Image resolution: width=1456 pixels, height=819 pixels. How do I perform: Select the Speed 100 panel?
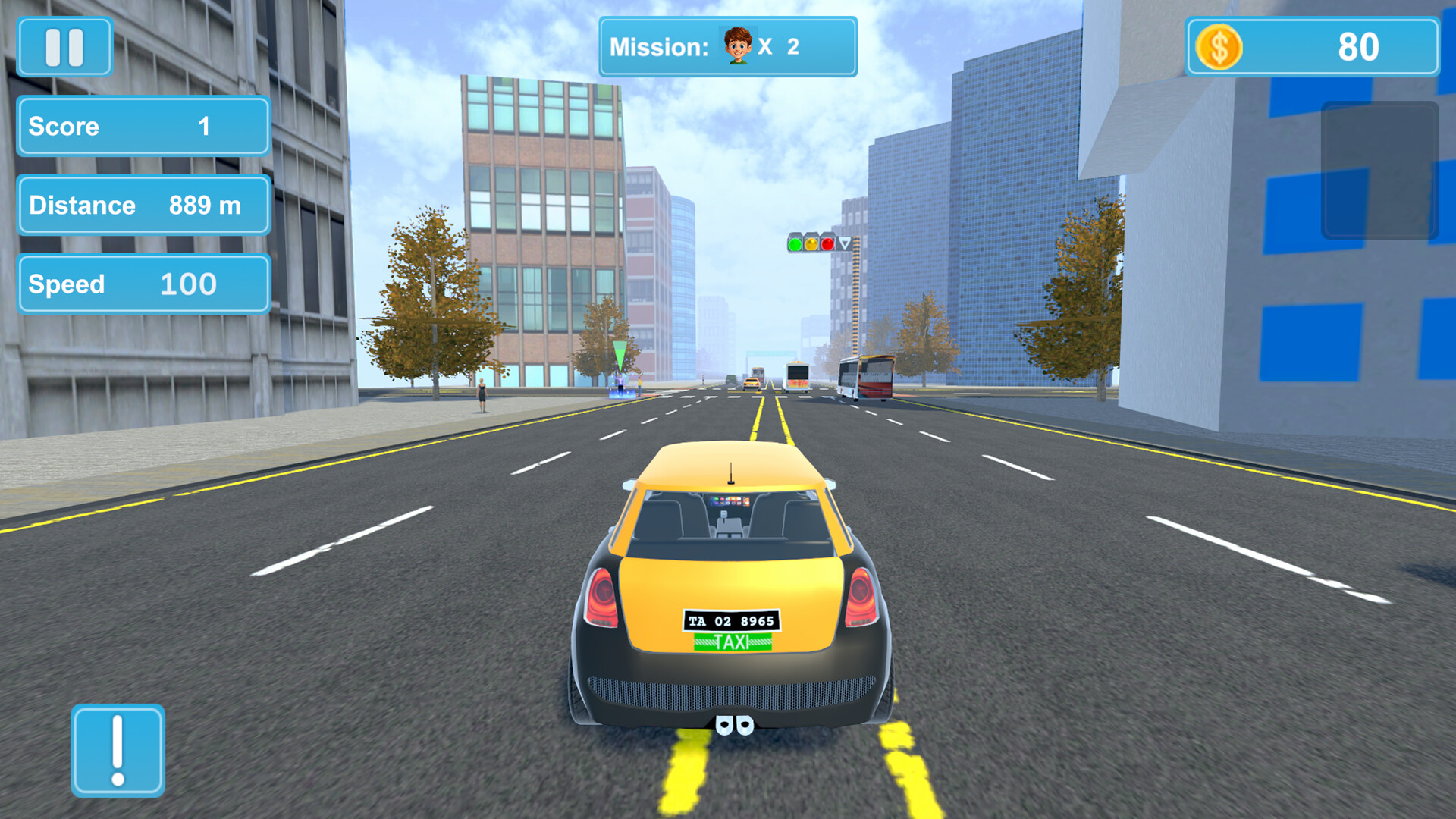coord(143,284)
